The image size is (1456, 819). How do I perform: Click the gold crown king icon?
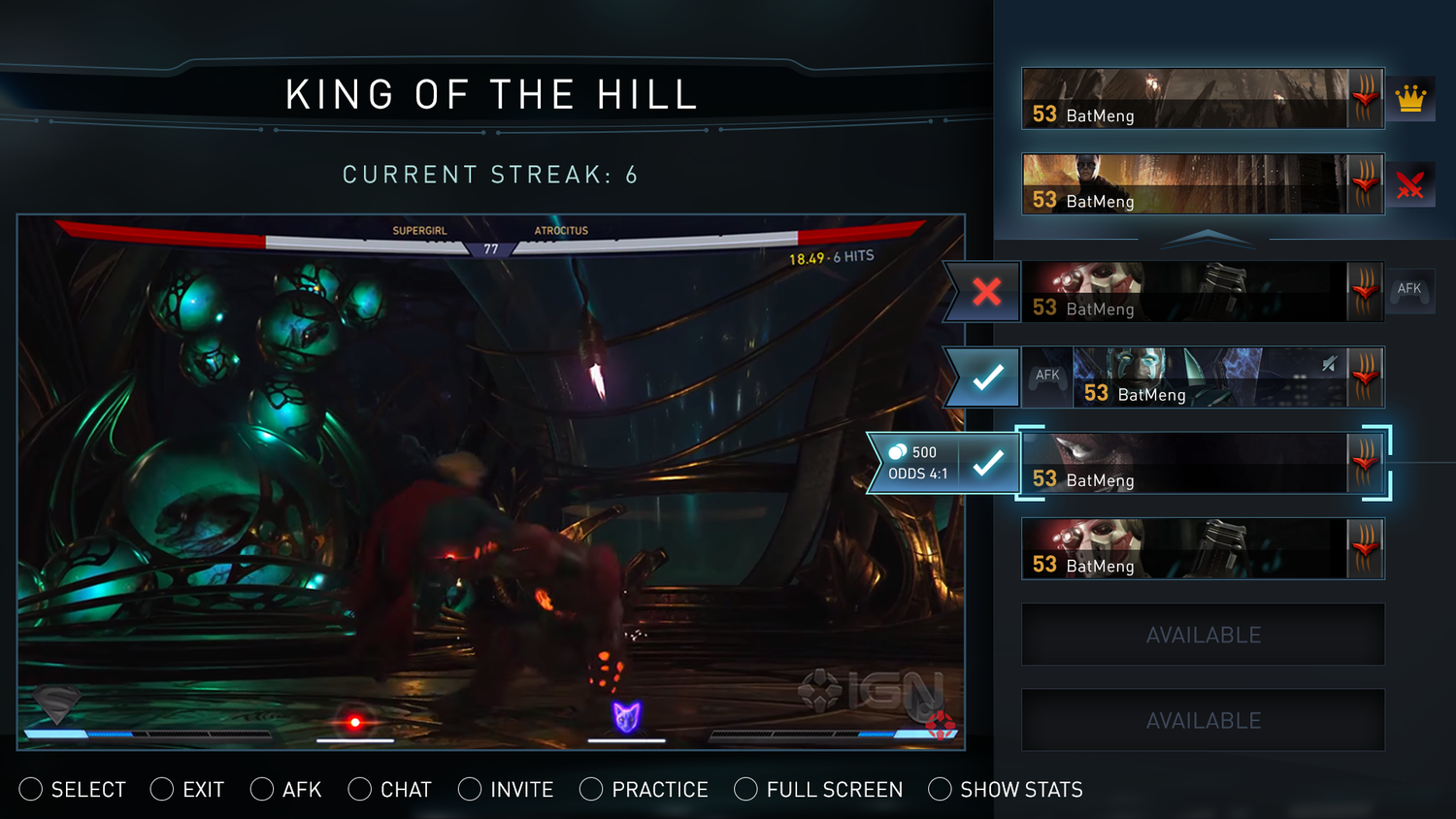click(1410, 99)
